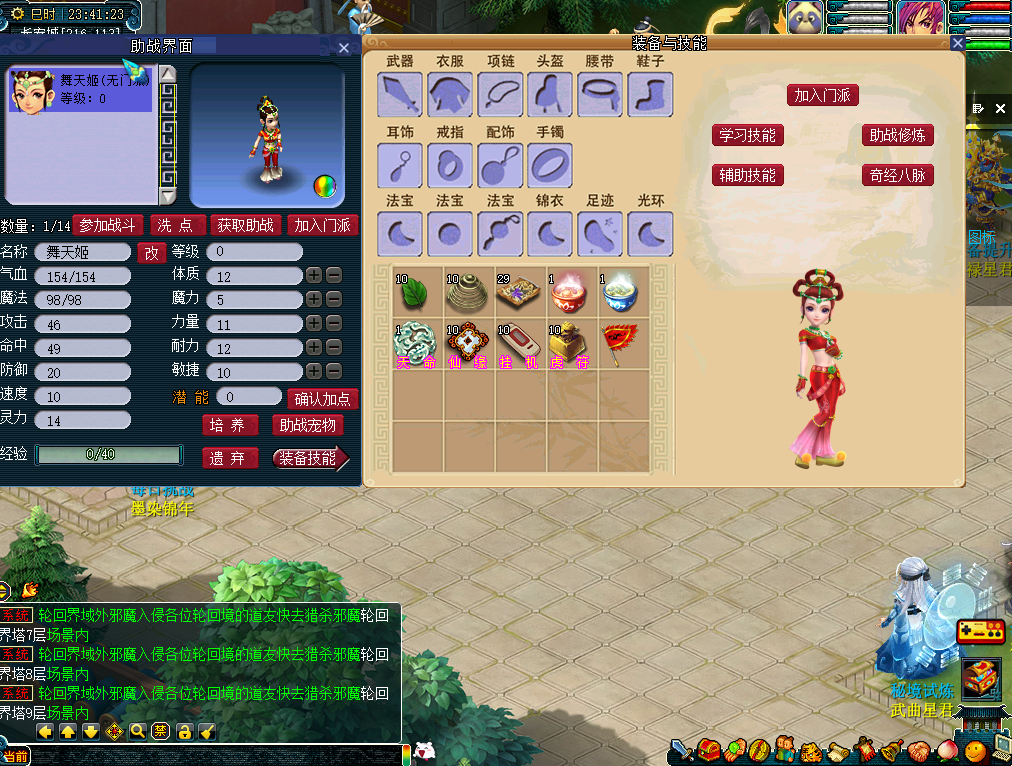Abandon helper with 遗弃 button
Screen dimensions: 1012x766
[x=228, y=458]
